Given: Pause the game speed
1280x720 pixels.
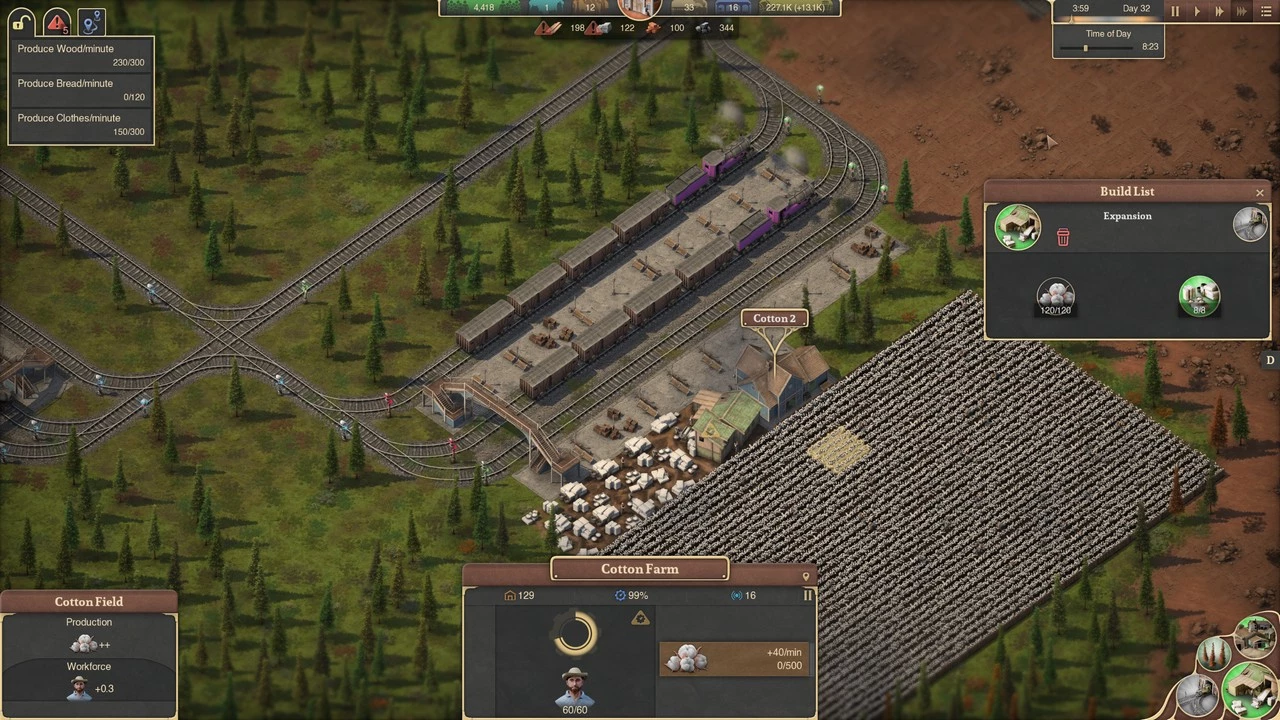Looking at the screenshot, I should click(1175, 12).
